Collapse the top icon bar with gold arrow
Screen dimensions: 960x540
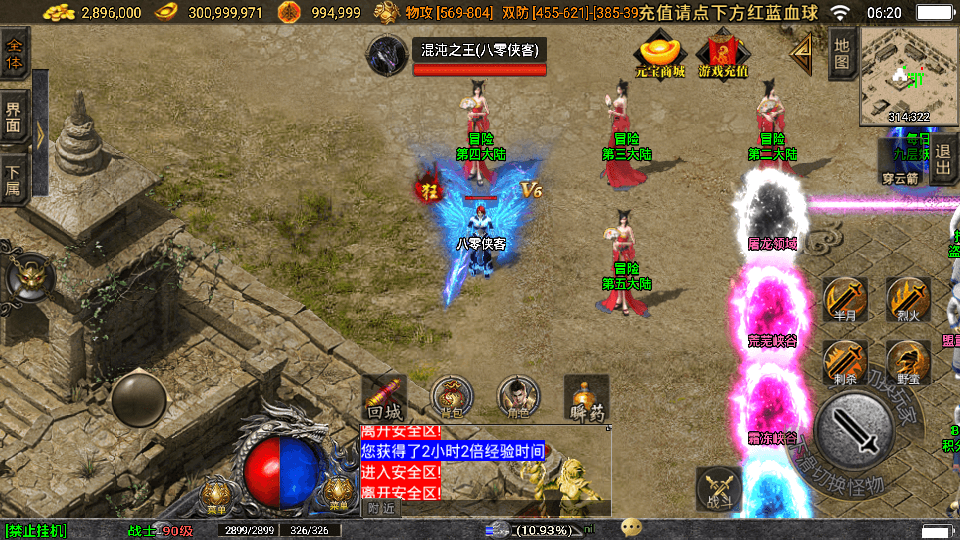802,54
